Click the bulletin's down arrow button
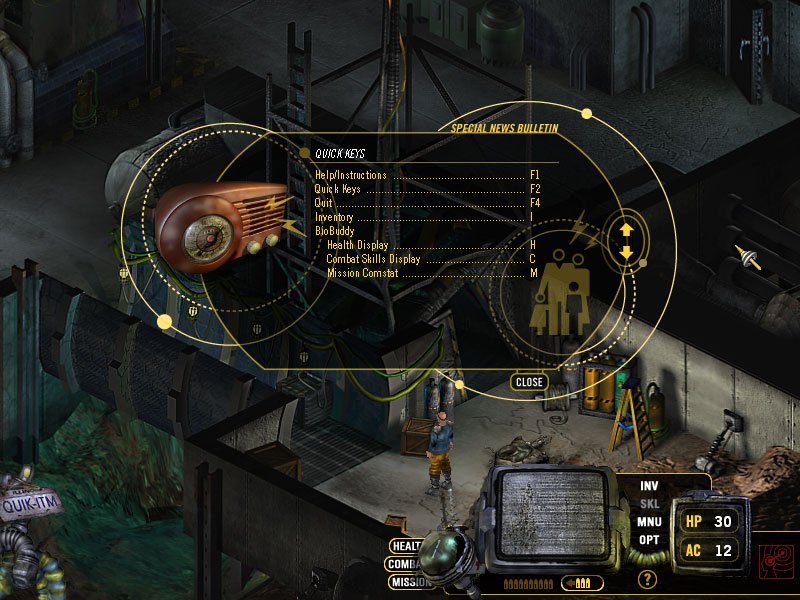 point(627,251)
